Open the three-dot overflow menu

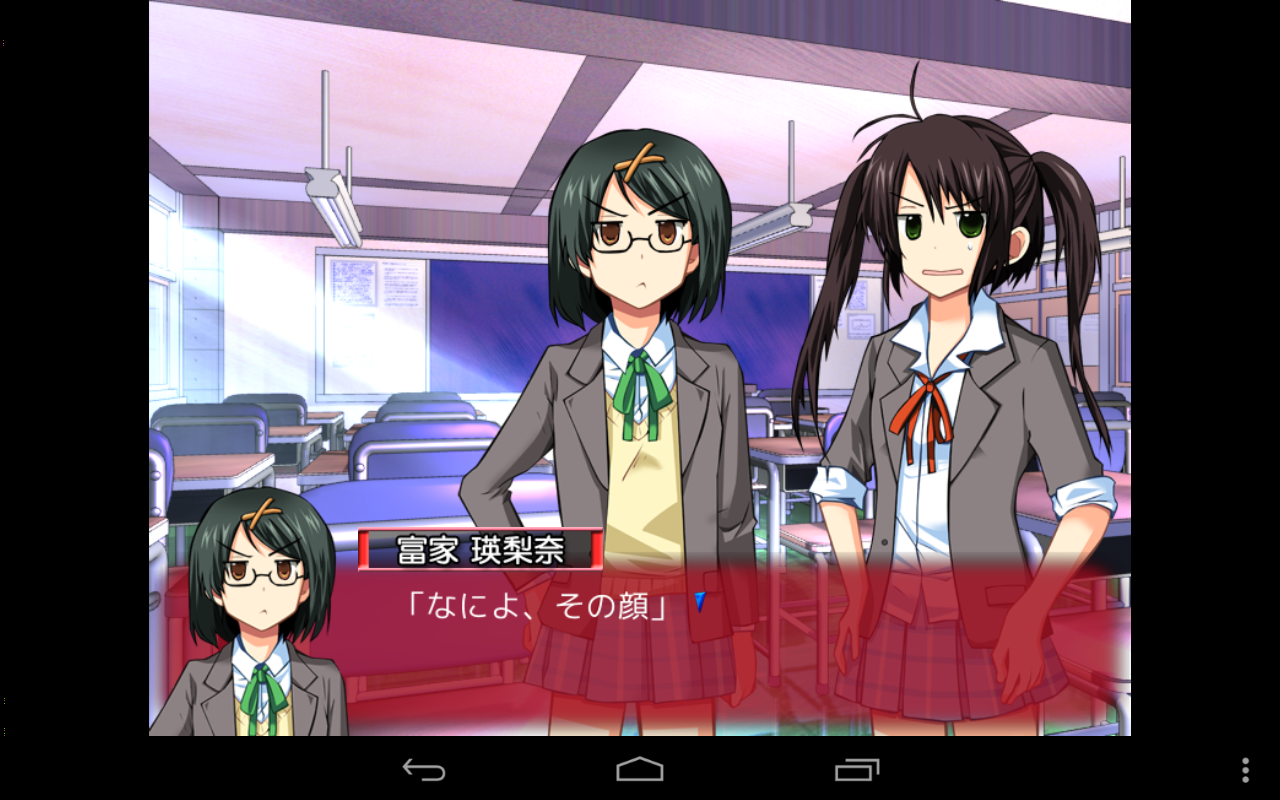(1245, 769)
